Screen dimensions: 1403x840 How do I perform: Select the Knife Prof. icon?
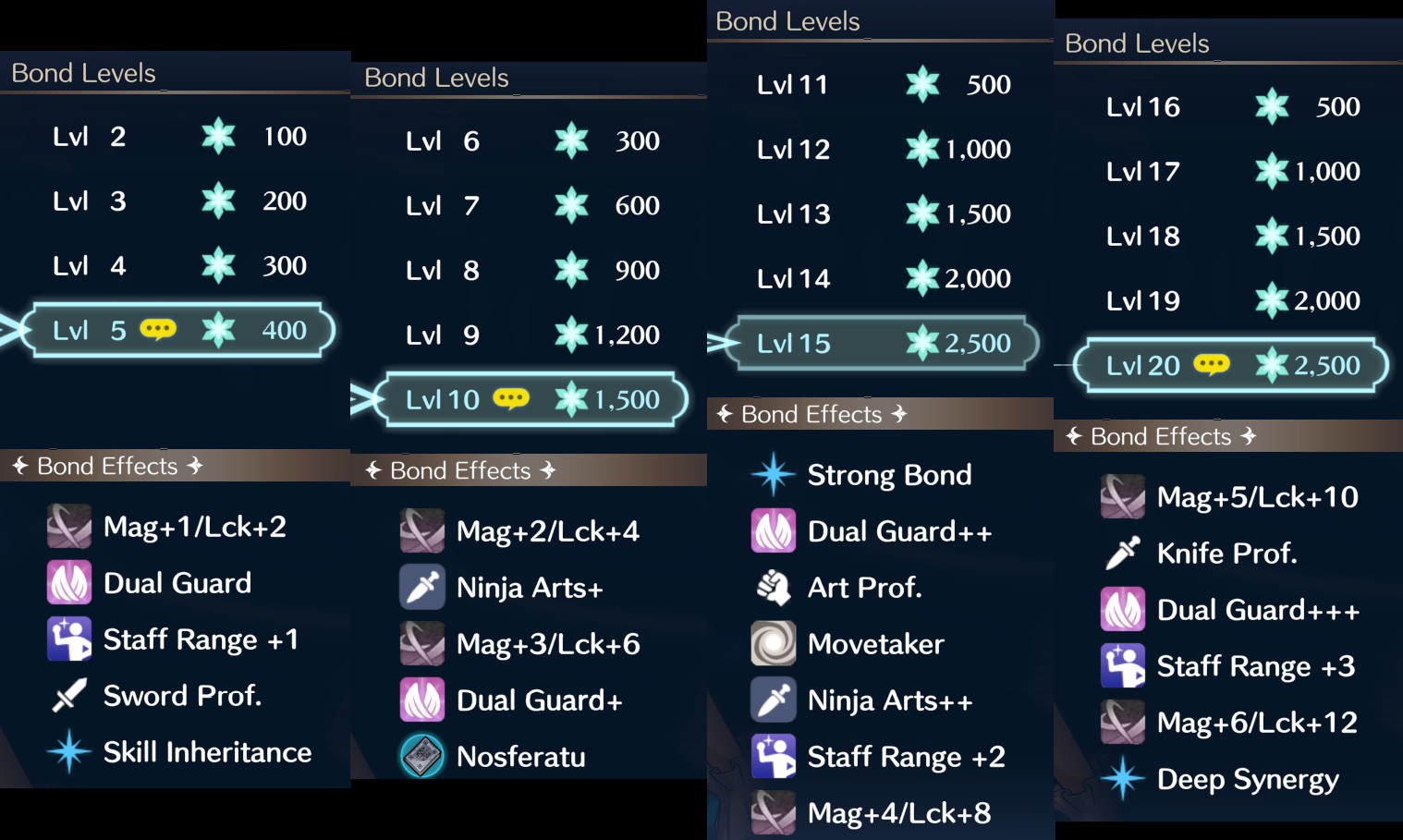[x=1122, y=553]
